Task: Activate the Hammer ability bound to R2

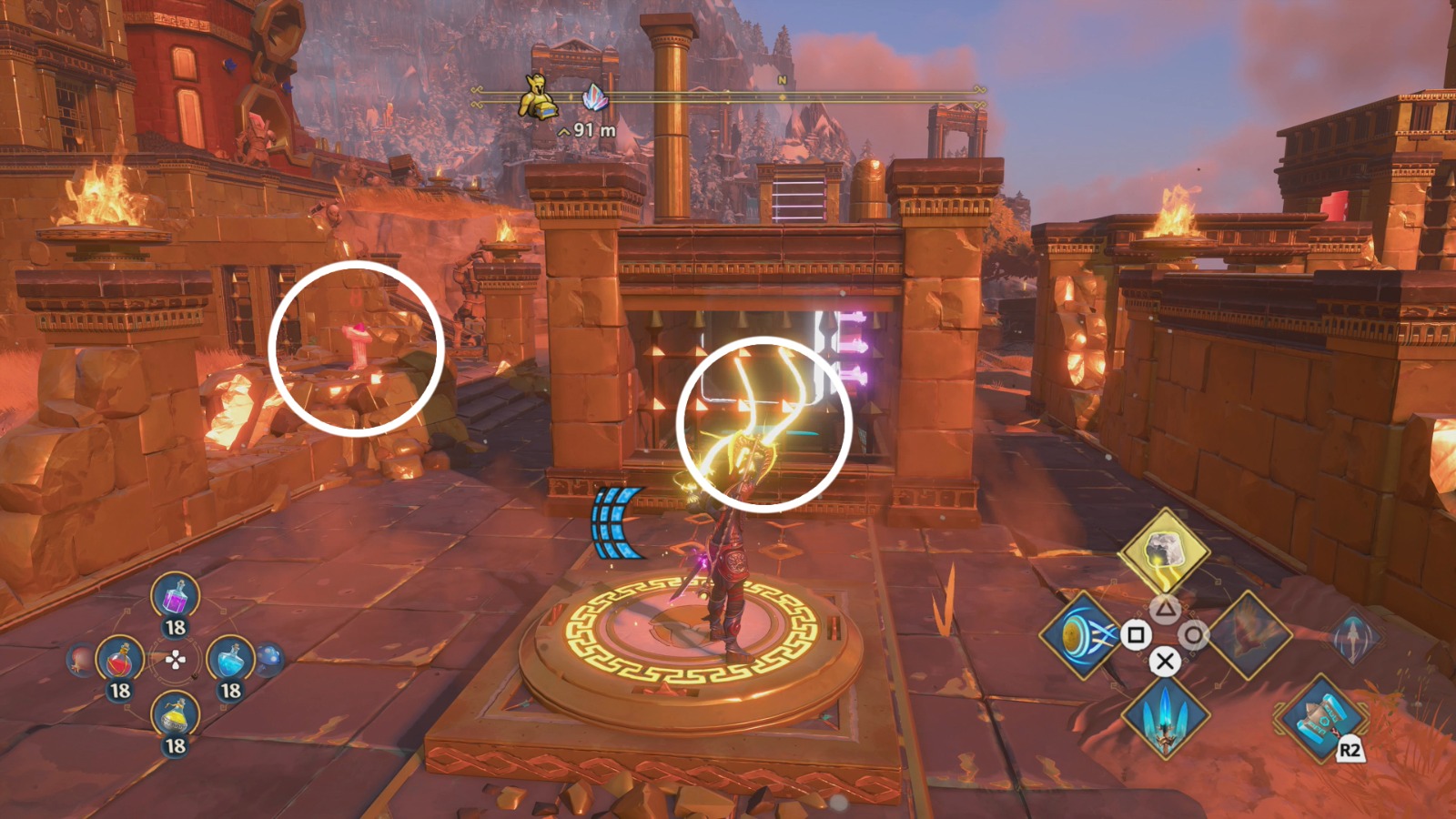Action: 1319,719
